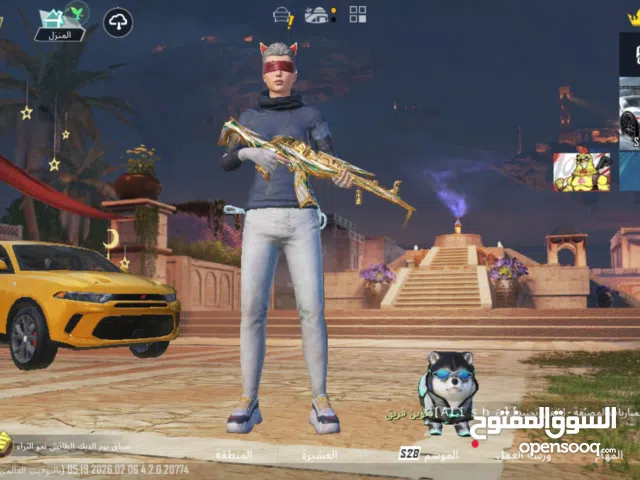
Task: Open the white car promo thumbnail
Action: [629, 120]
